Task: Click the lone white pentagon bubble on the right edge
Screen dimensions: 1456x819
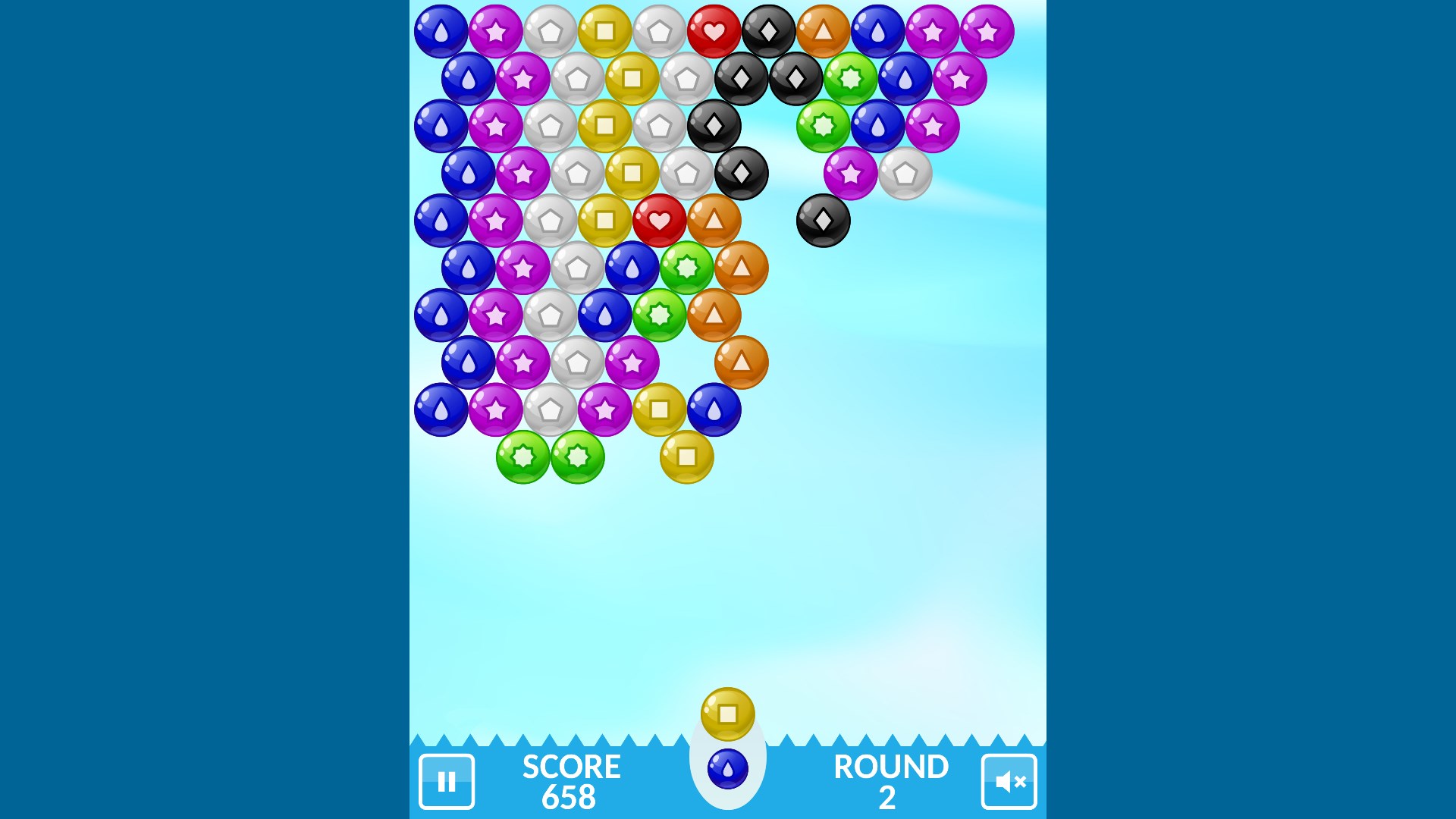Action: click(x=906, y=173)
